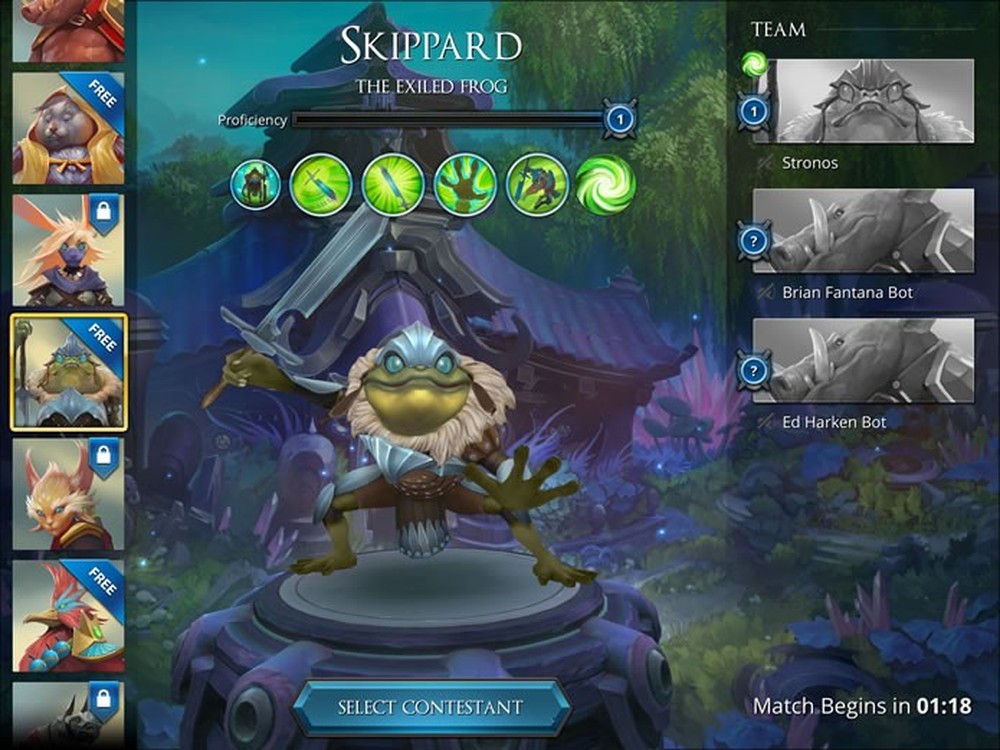This screenshot has height=750, width=1000.
Task: Choose the red-crested bird character portrait
Action: (x=68, y=616)
